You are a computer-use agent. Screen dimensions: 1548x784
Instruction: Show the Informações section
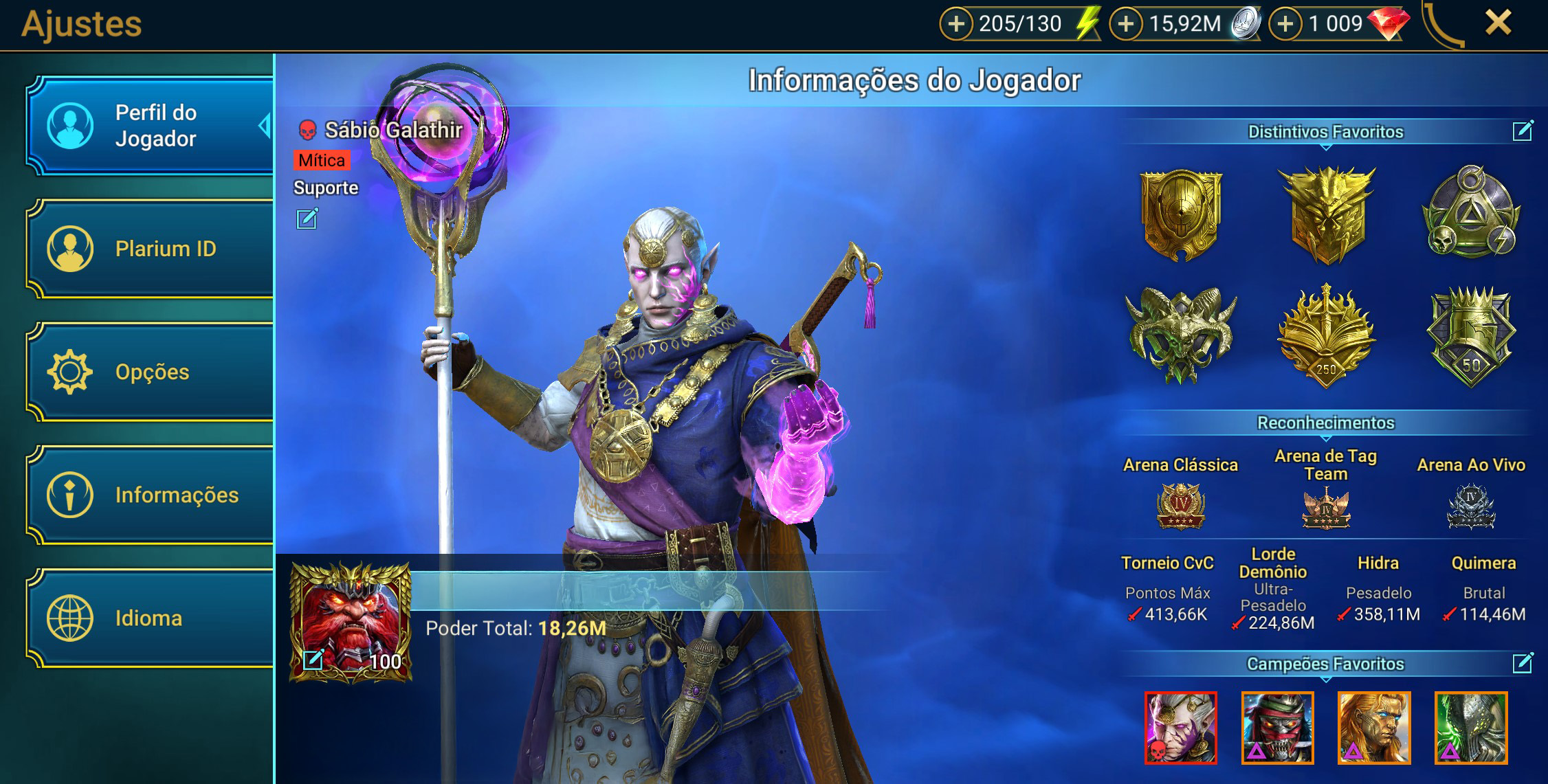coord(150,495)
